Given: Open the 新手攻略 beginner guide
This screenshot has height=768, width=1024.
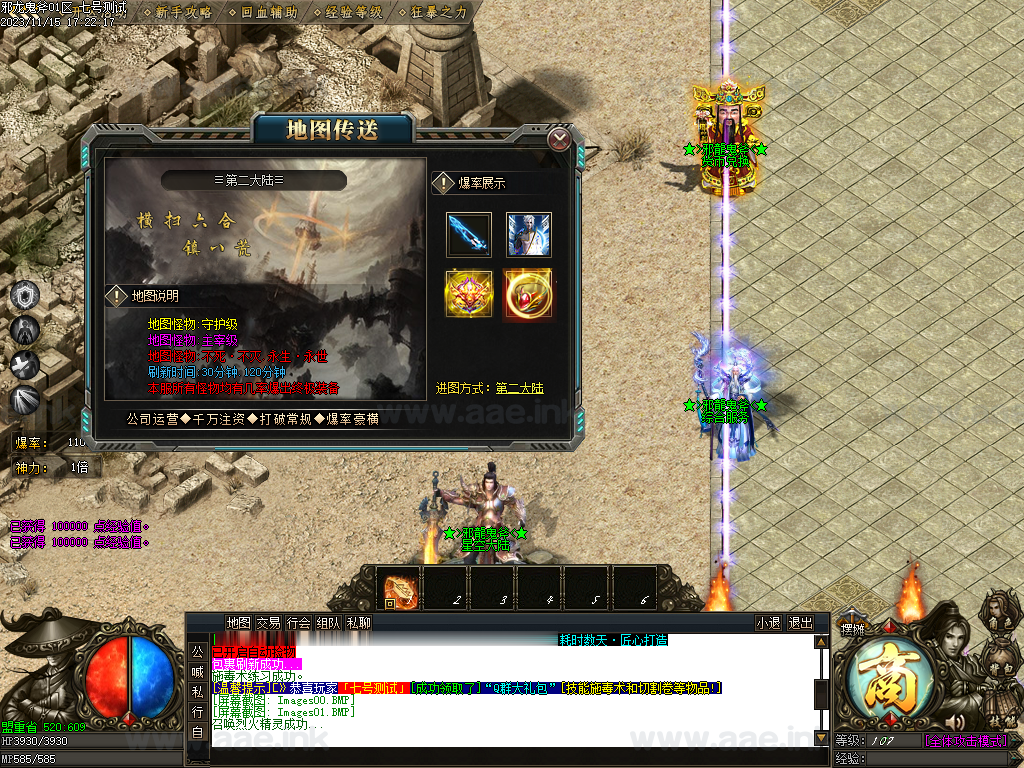Looking at the screenshot, I should coord(184,12).
